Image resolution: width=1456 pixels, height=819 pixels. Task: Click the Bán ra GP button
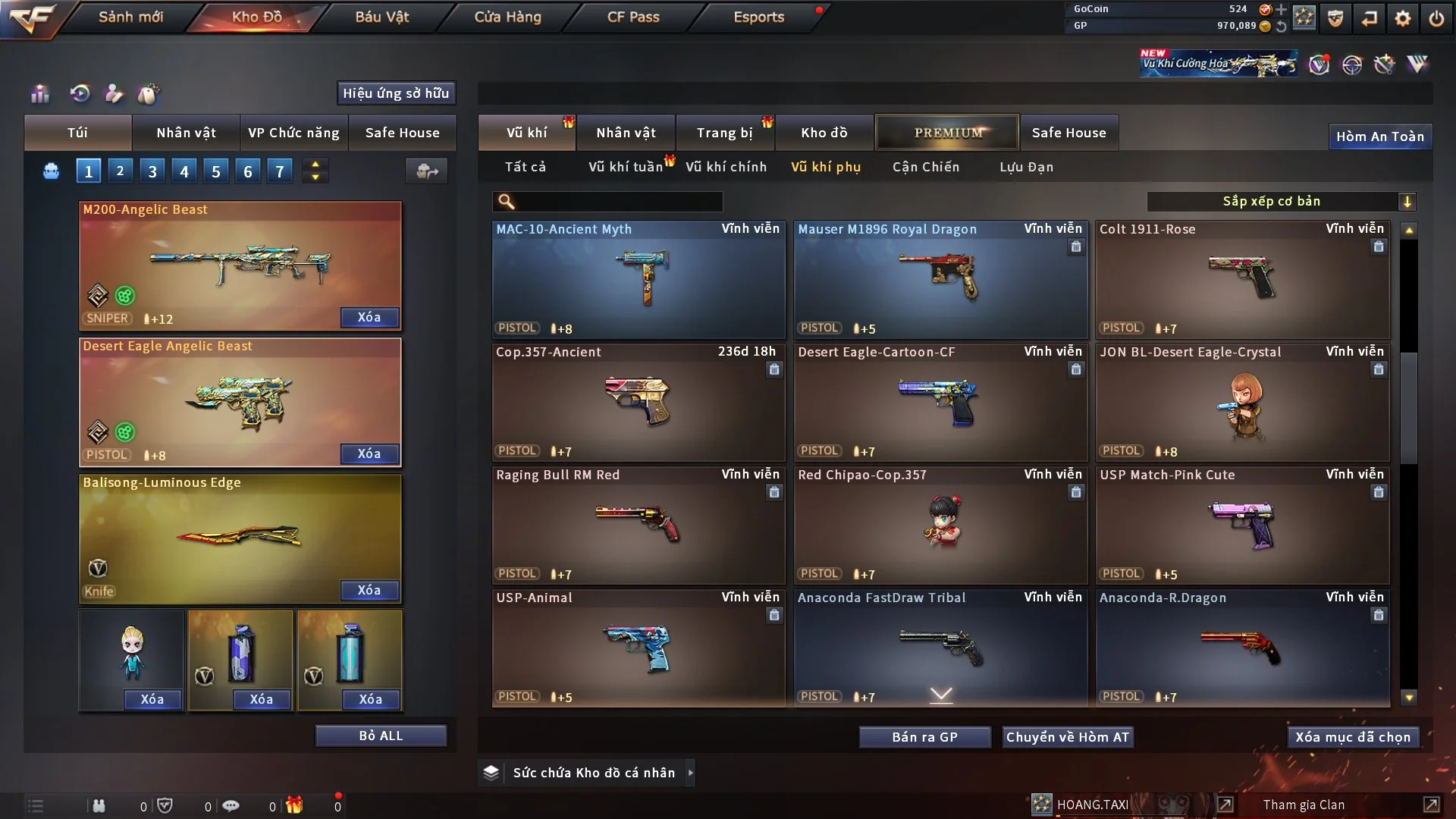(x=924, y=737)
